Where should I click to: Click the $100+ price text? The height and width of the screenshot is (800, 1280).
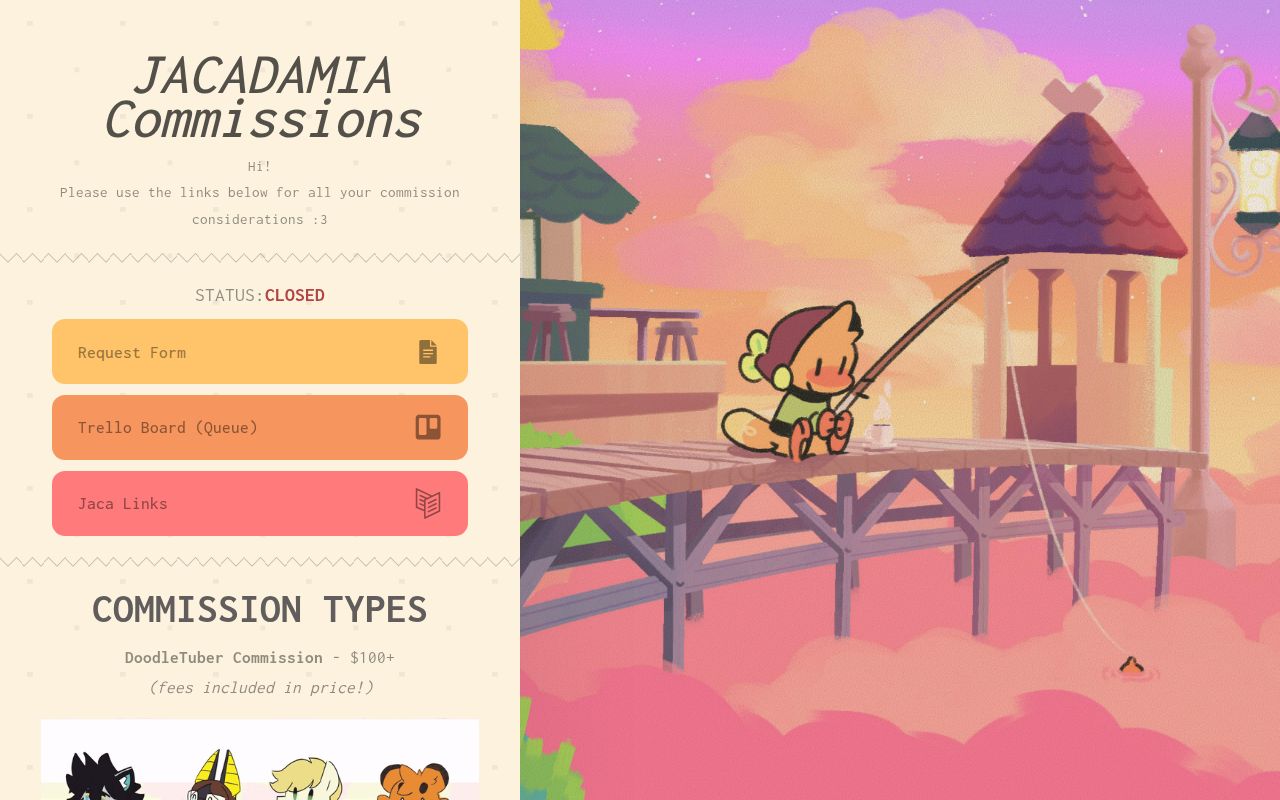click(371, 657)
